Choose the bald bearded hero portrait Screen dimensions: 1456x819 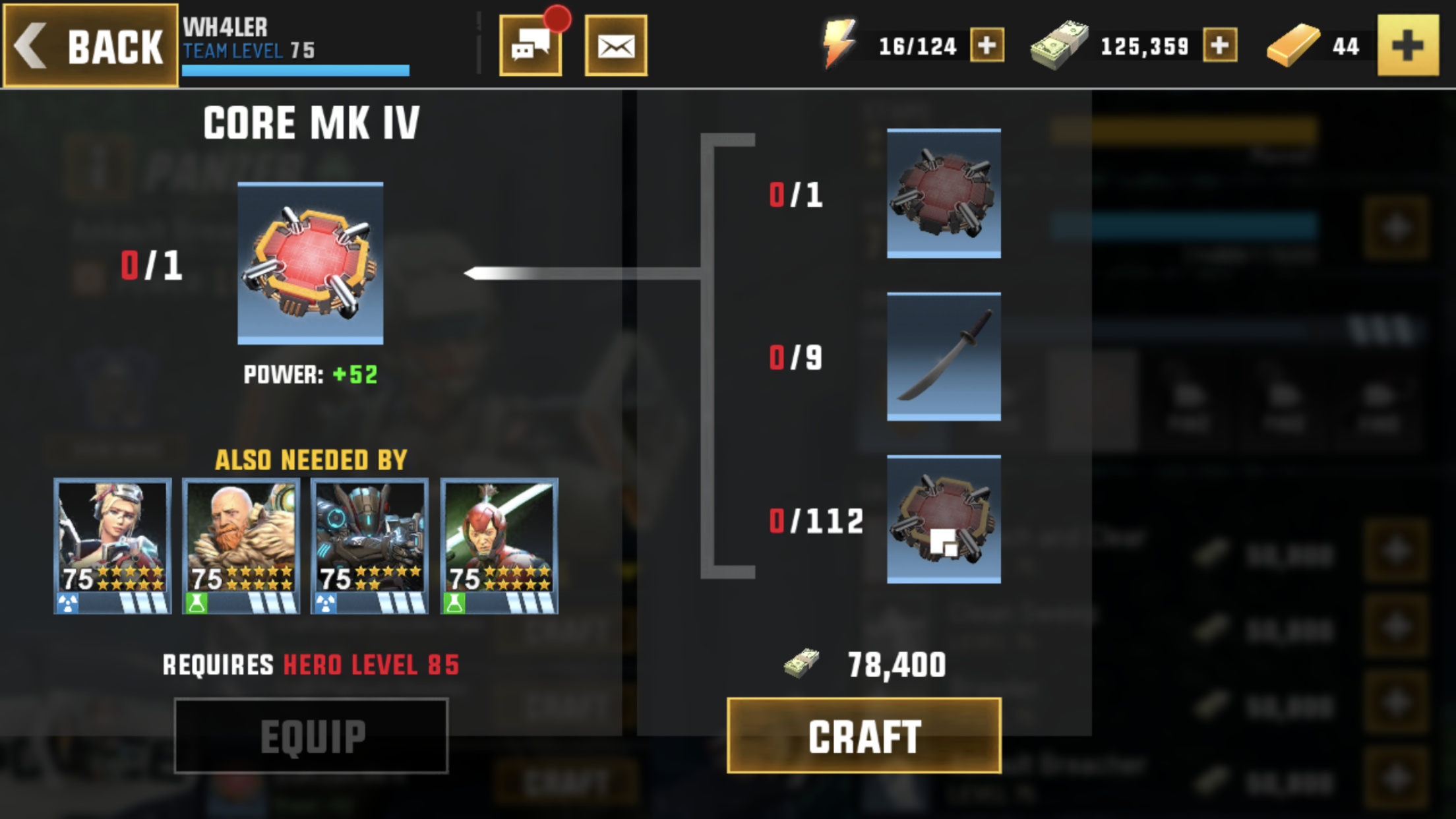click(x=241, y=546)
